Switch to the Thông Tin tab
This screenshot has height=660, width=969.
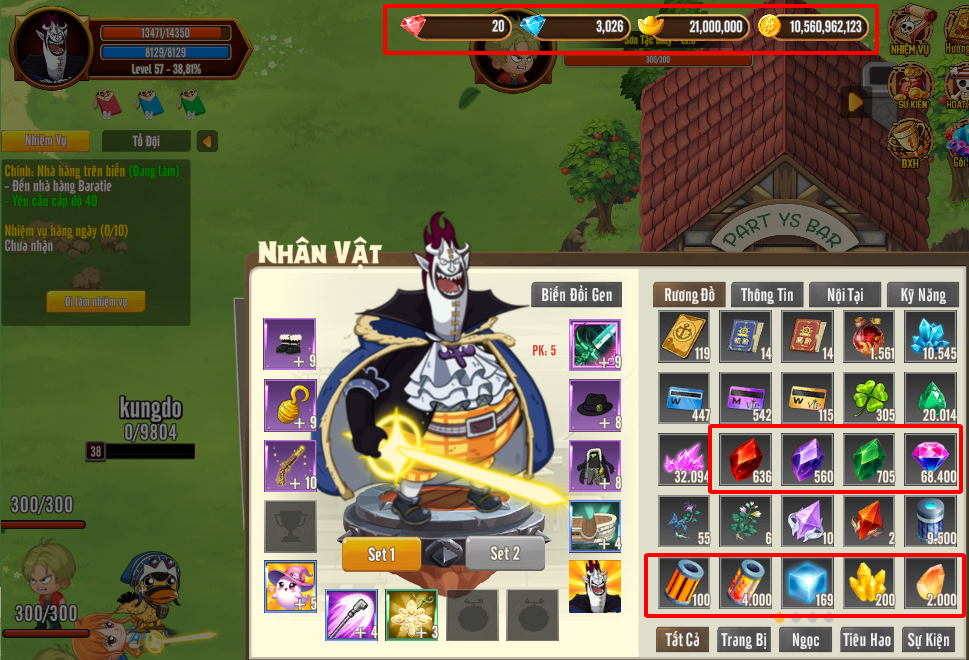[x=767, y=295]
